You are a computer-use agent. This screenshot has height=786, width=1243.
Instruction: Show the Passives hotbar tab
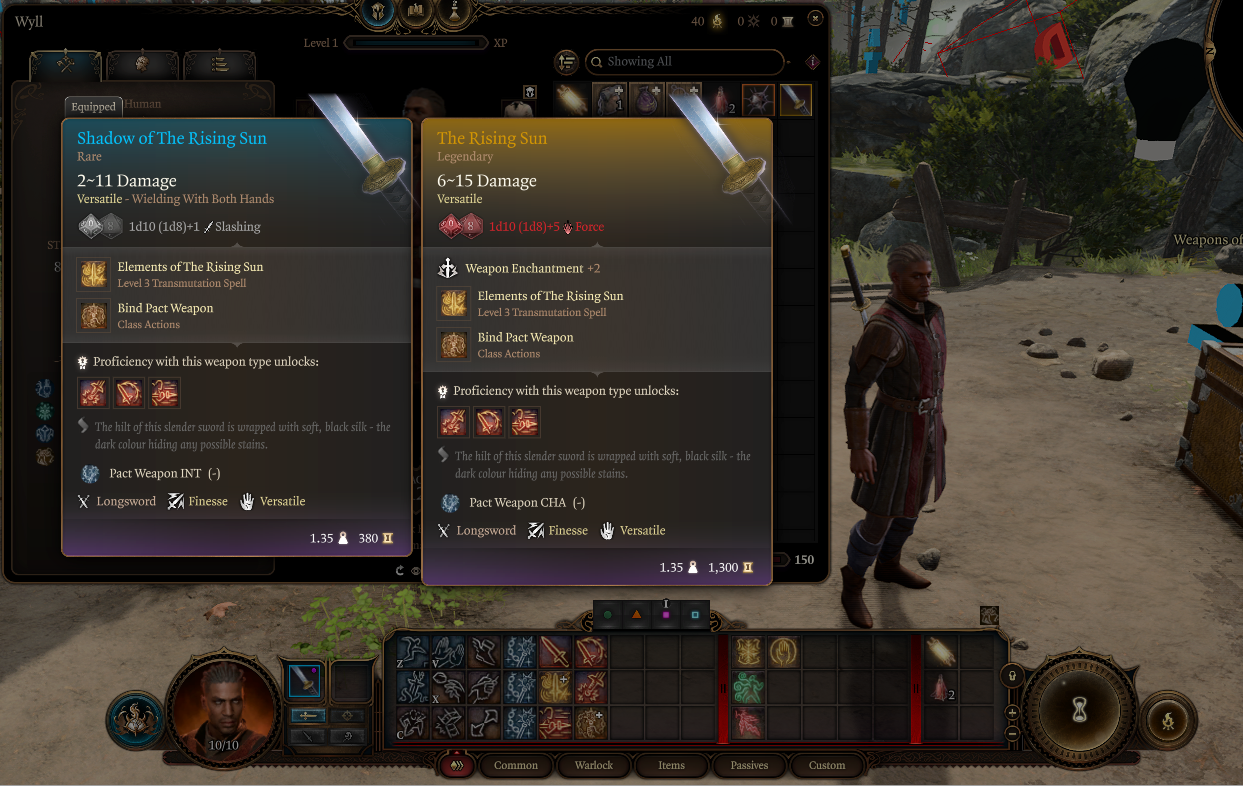(x=749, y=765)
